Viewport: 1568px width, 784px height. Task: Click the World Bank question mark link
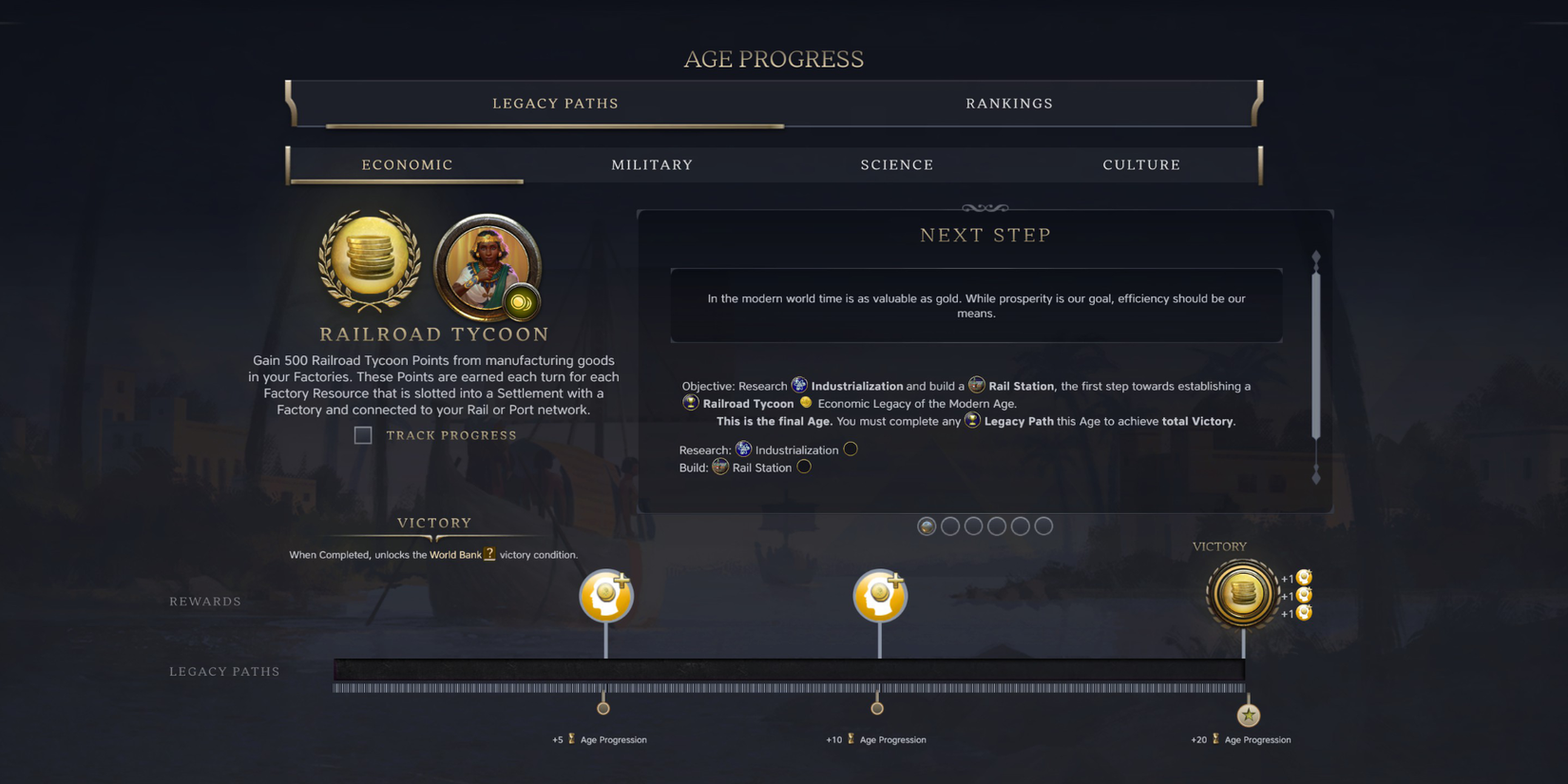[488, 554]
